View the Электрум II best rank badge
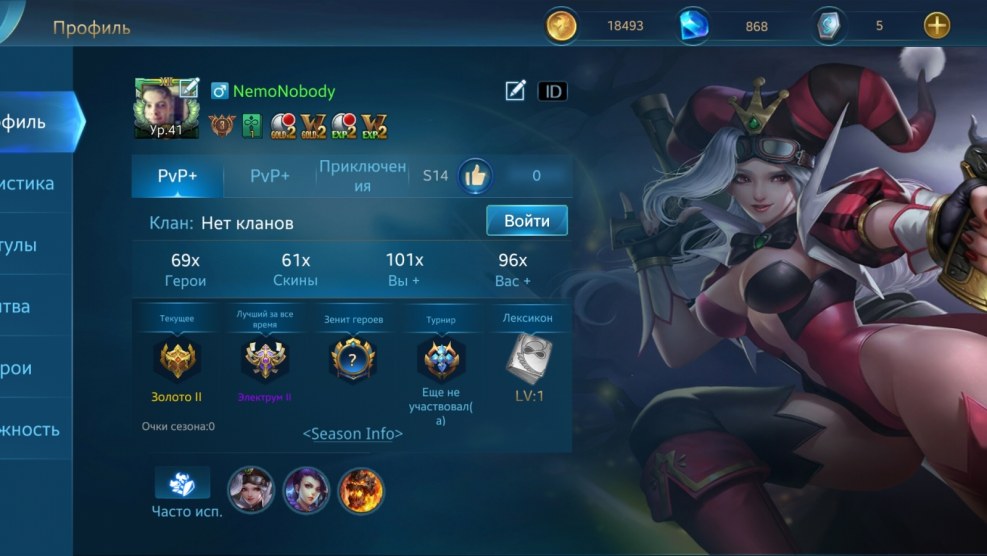This screenshot has width=987, height=556. (265, 361)
